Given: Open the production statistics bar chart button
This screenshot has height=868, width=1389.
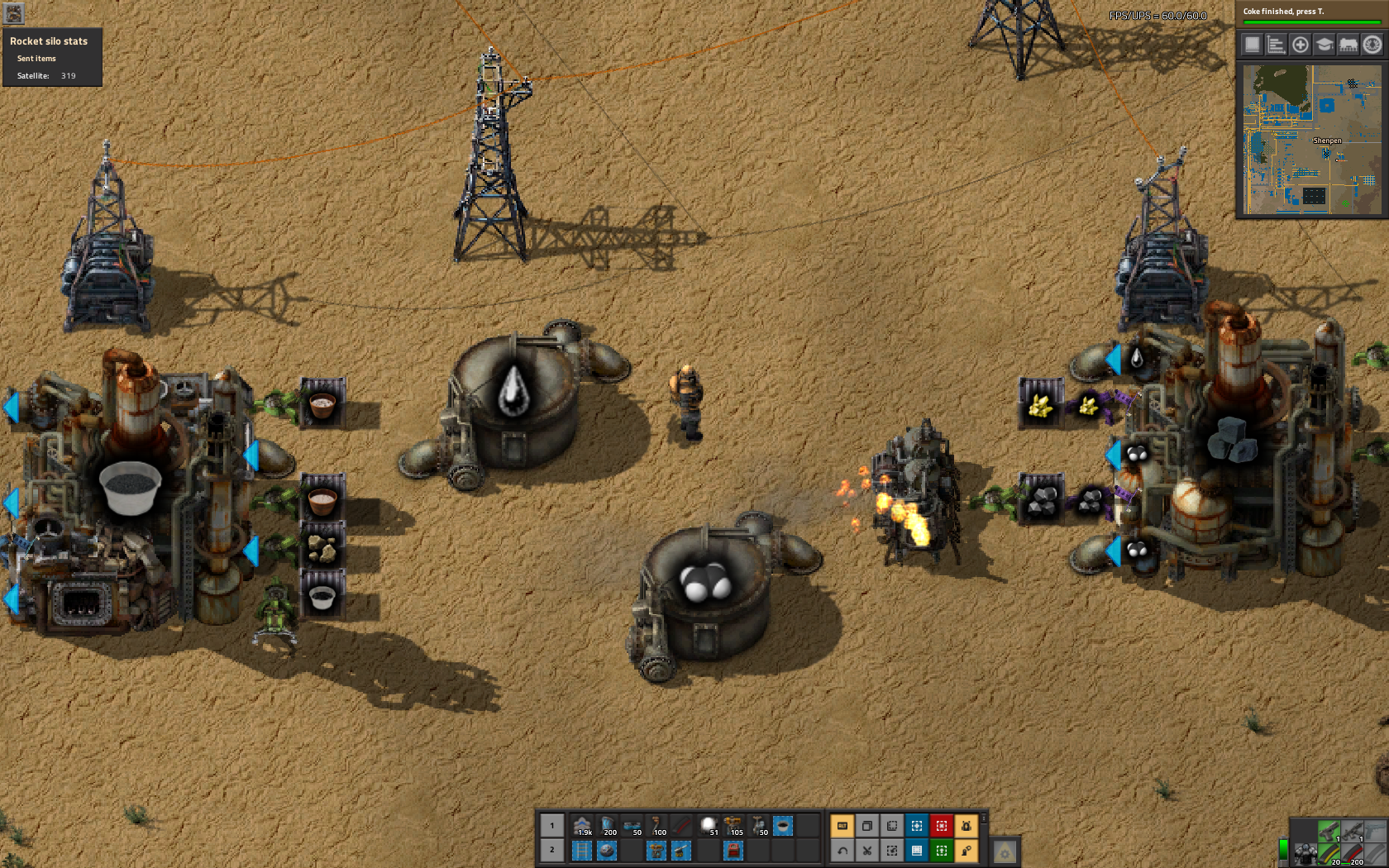Looking at the screenshot, I should click(1277, 45).
